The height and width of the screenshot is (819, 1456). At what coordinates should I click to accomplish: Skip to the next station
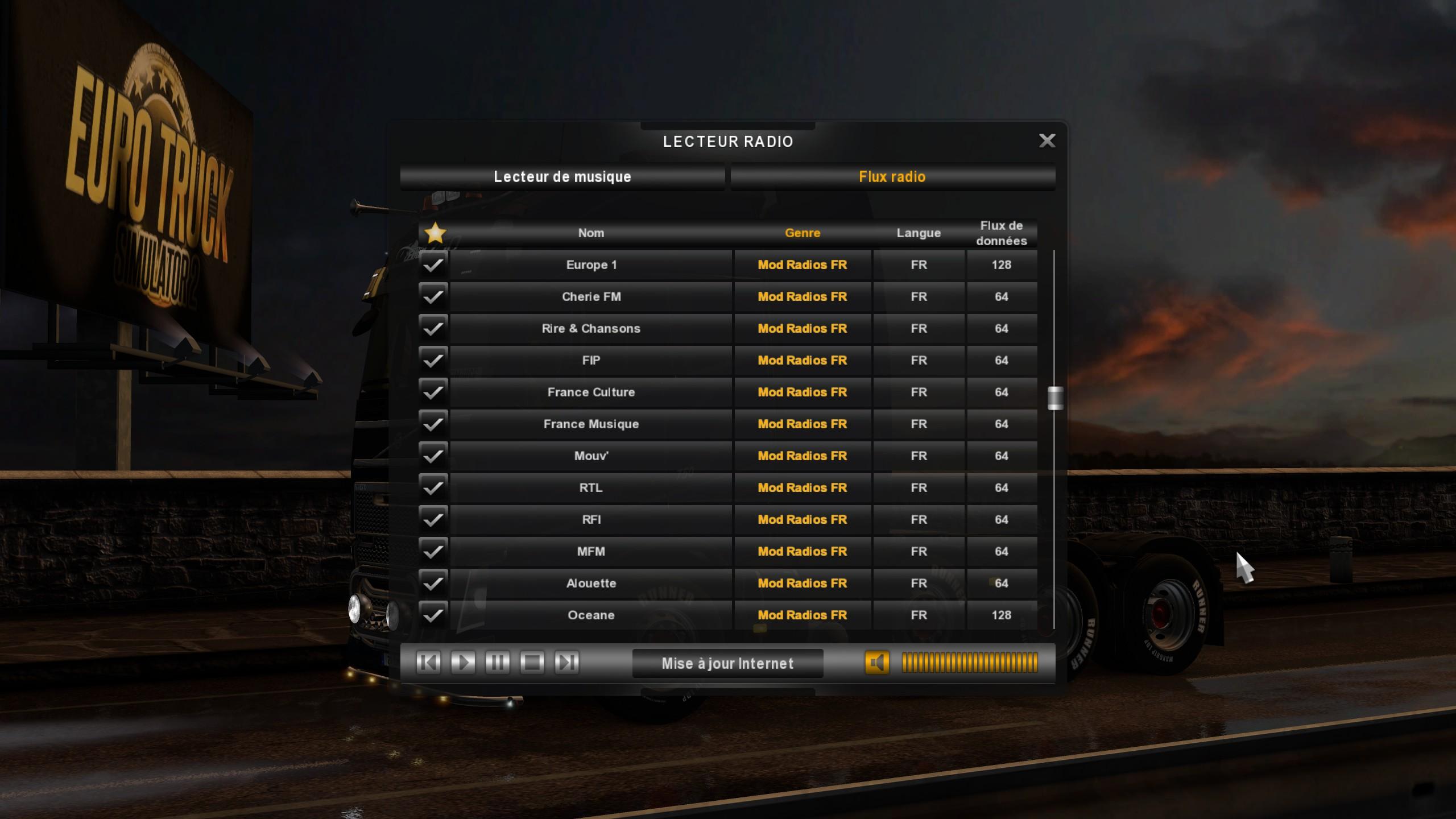(567, 663)
